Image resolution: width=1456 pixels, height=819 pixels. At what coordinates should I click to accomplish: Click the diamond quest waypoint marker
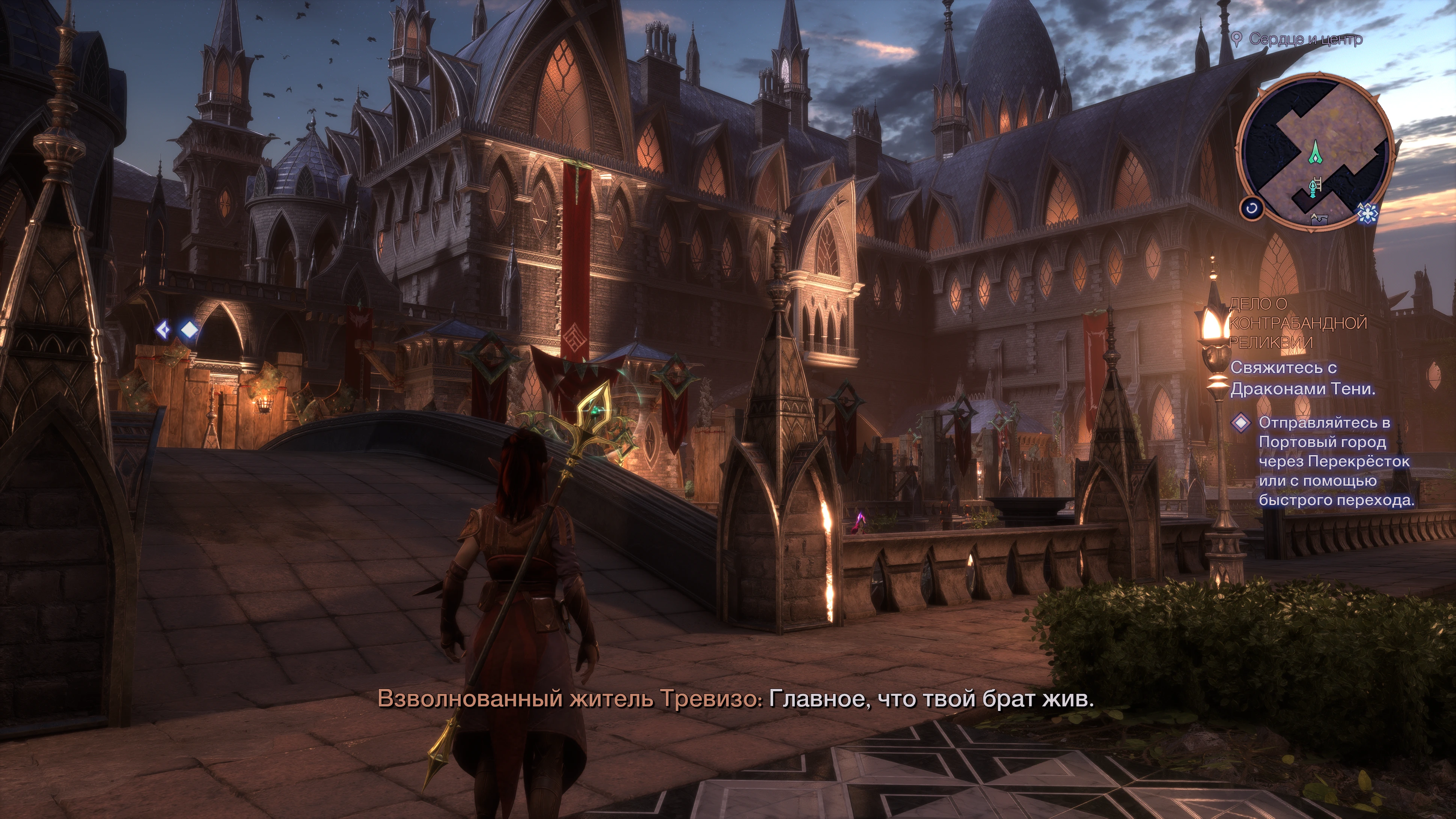pos(188,330)
